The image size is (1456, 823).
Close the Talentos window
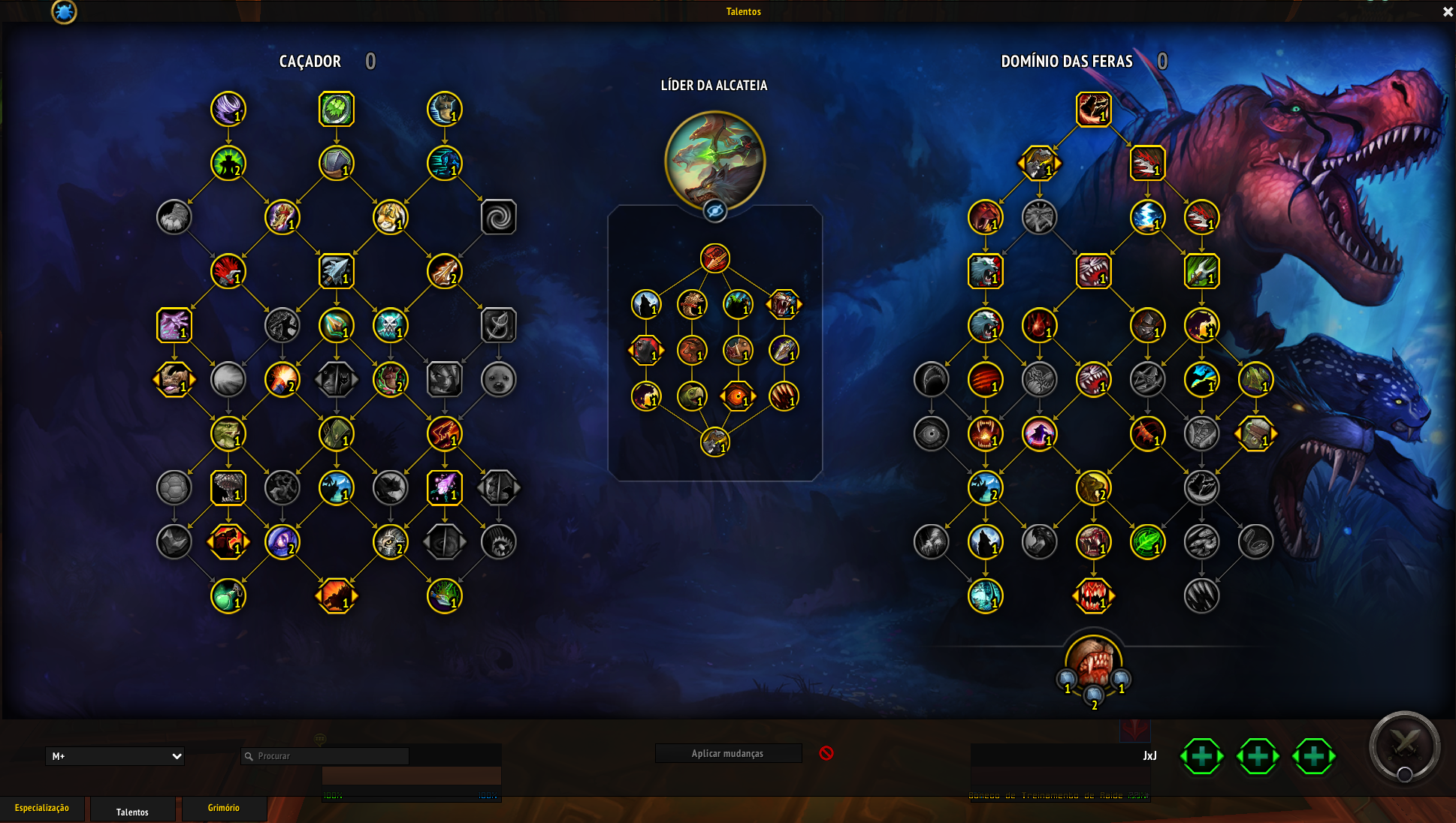tap(1448, 12)
